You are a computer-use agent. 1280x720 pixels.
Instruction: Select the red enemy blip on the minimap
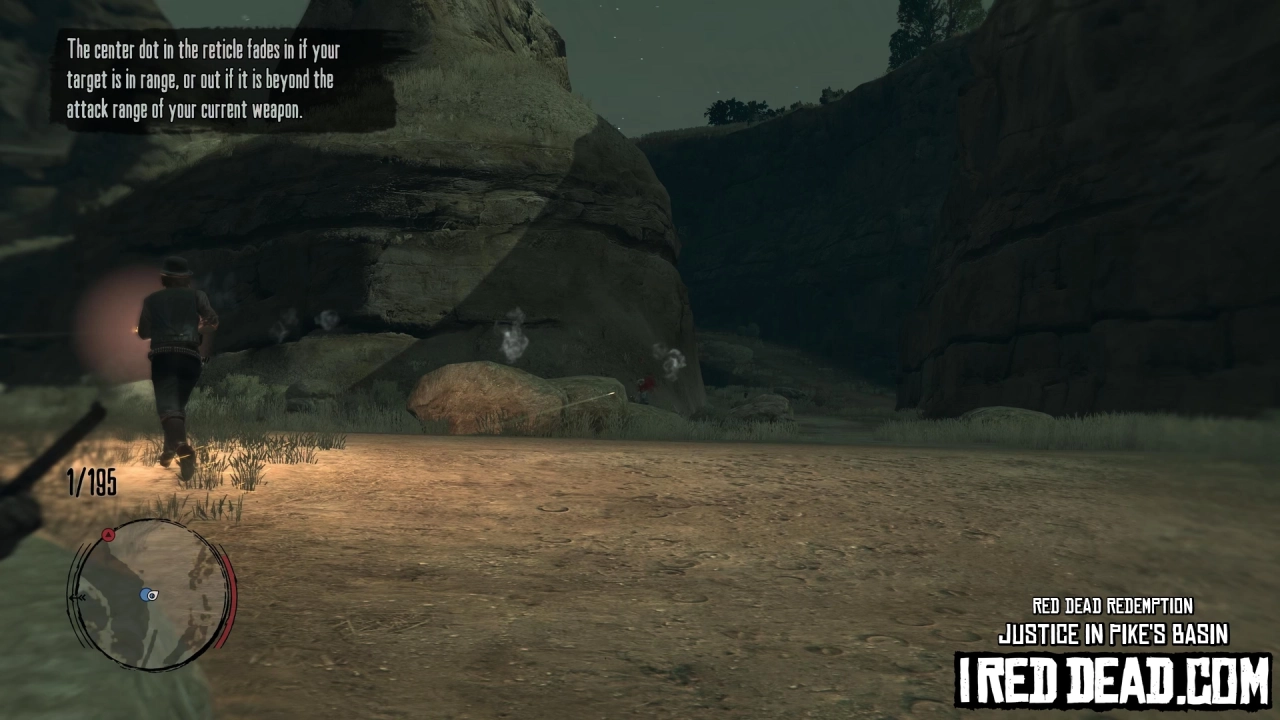[x=108, y=534]
